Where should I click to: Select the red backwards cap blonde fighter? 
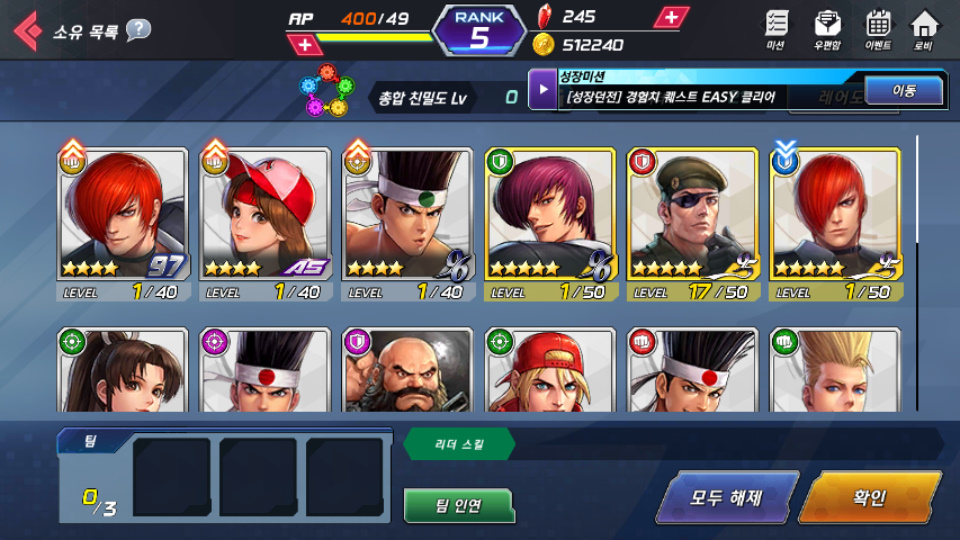pos(550,371)
